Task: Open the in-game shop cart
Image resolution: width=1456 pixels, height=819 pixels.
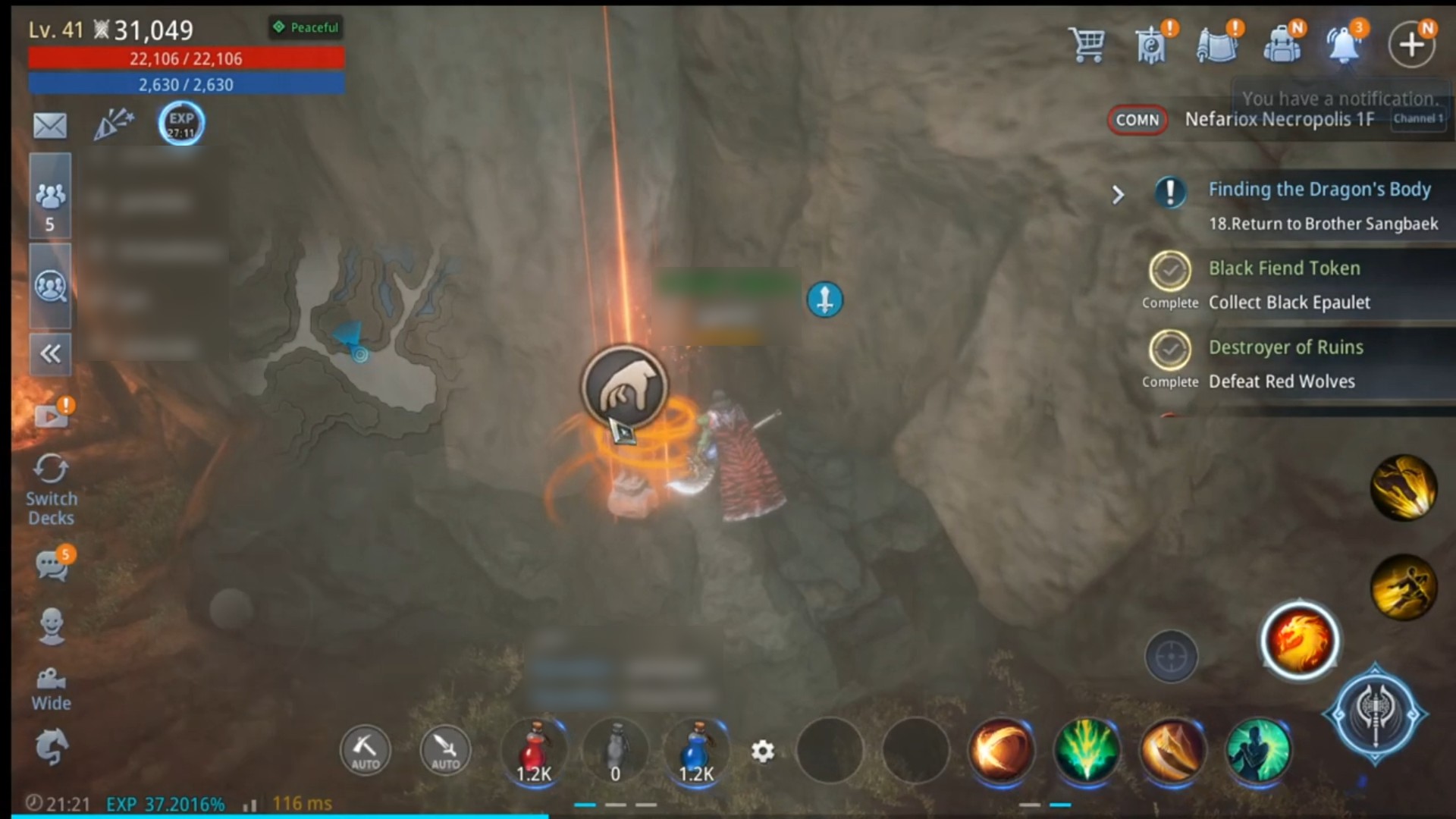Action: pos(1087,44)
